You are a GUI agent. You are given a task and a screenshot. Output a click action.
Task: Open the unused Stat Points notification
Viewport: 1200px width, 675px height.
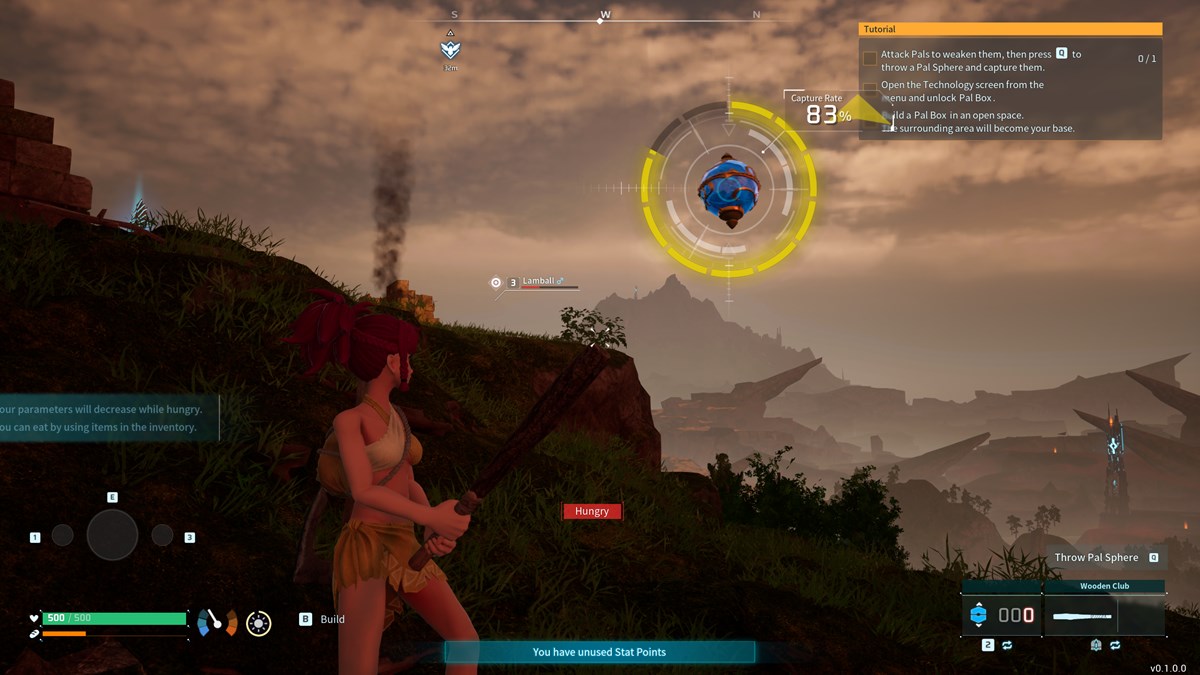599,652
